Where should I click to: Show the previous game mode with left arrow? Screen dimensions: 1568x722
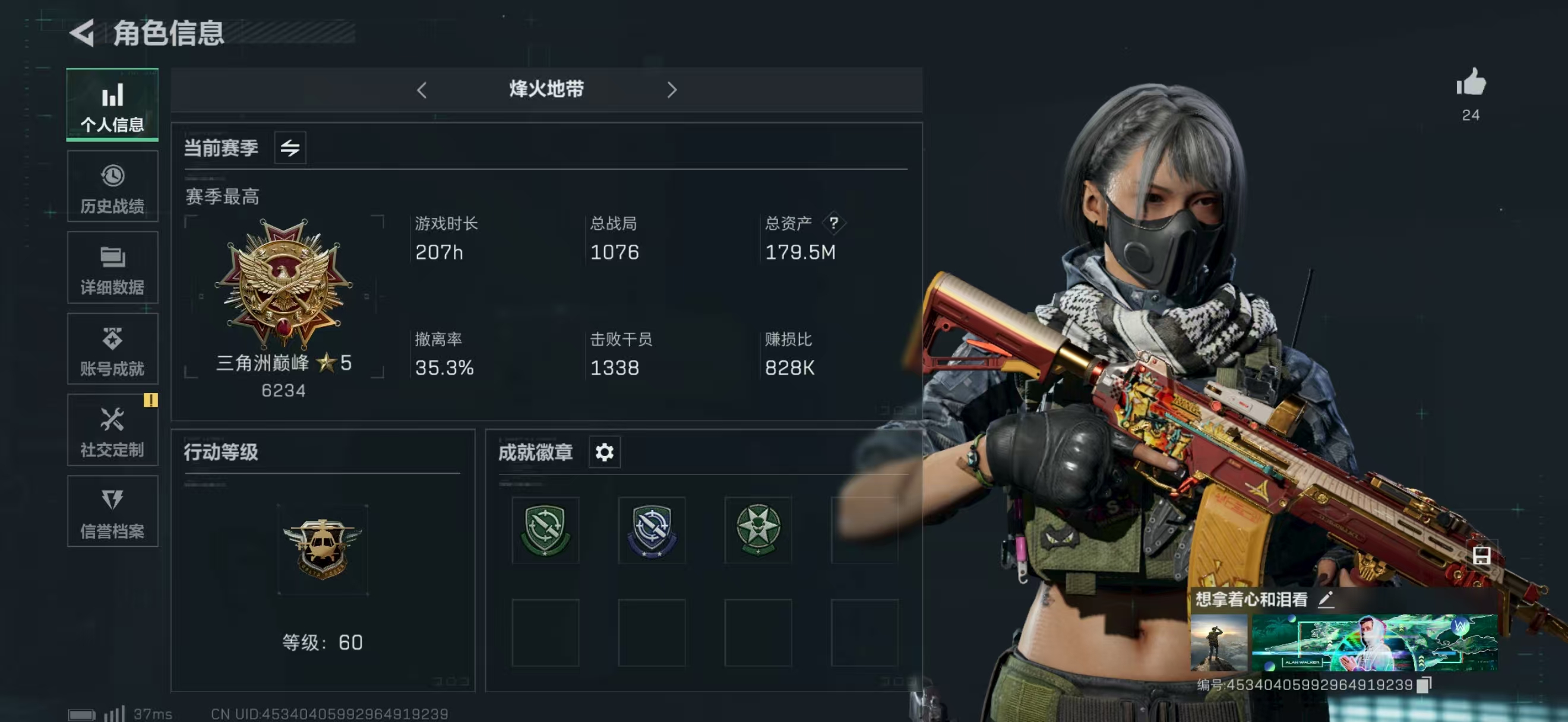click(422, 91)
